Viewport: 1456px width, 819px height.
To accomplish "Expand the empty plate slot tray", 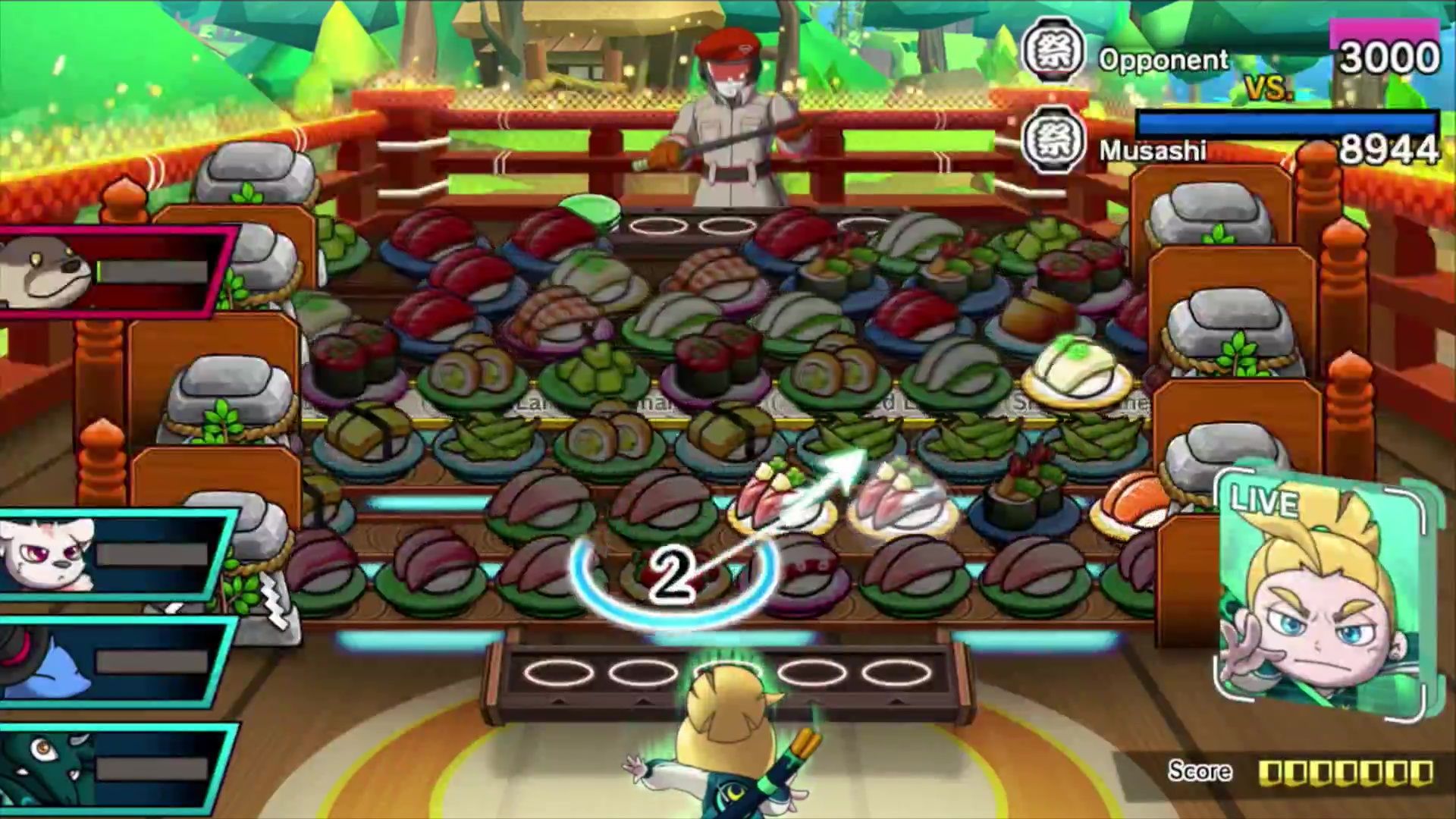I will (728, 671).
